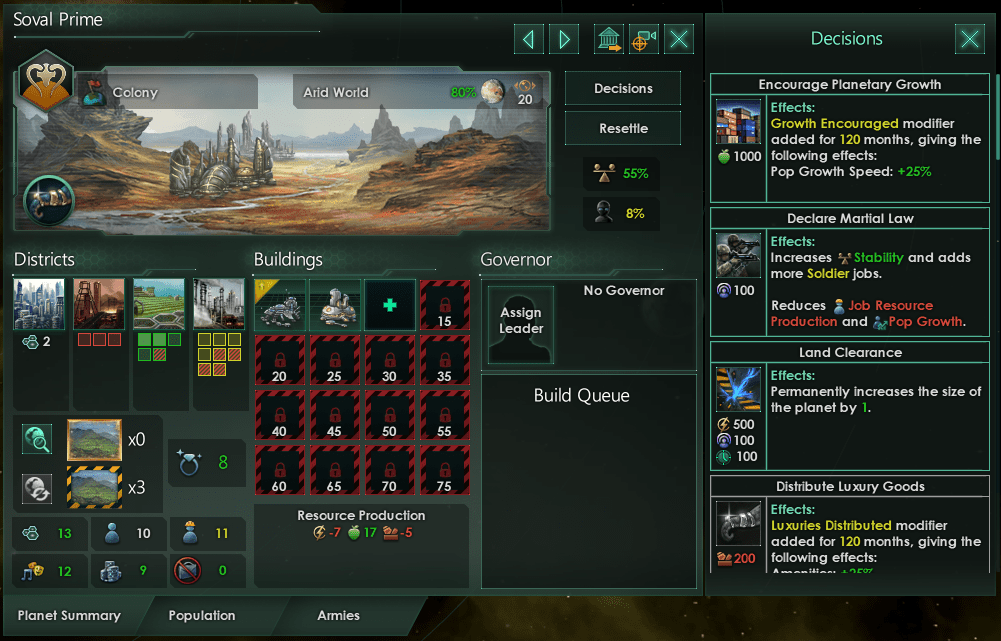Switch to the Population tab
1001x641 pixels.
click(202, 616)
